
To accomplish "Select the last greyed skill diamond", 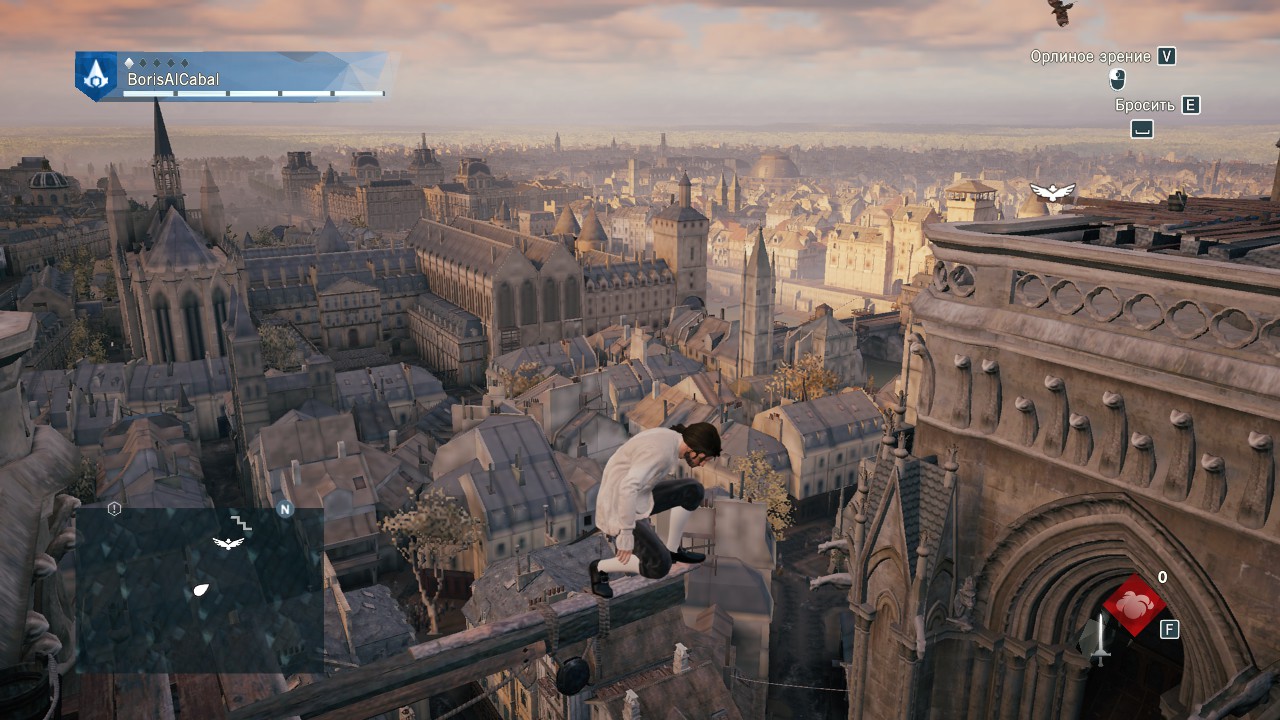I will [184, 63].
